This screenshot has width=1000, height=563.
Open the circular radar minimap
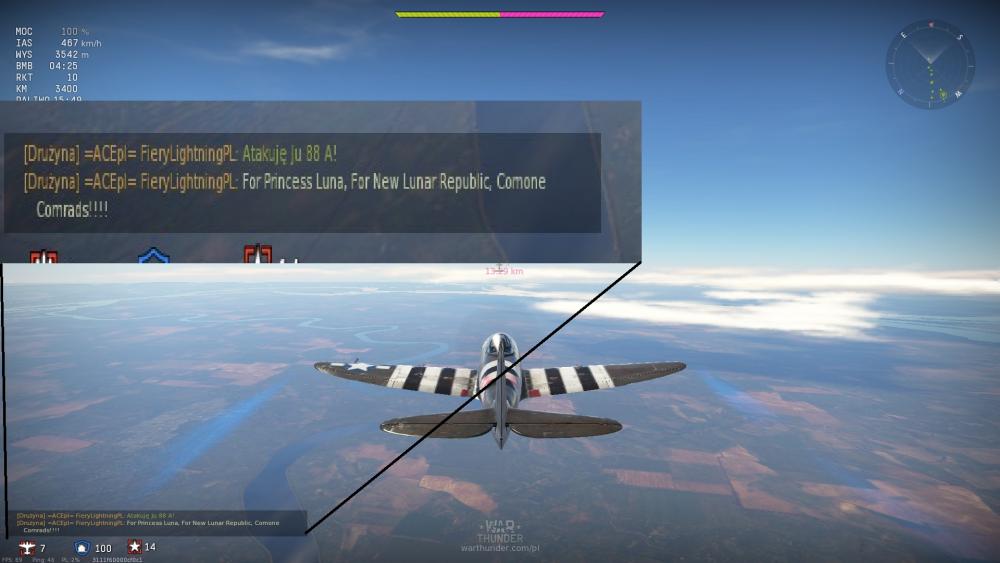coord(930,65)
